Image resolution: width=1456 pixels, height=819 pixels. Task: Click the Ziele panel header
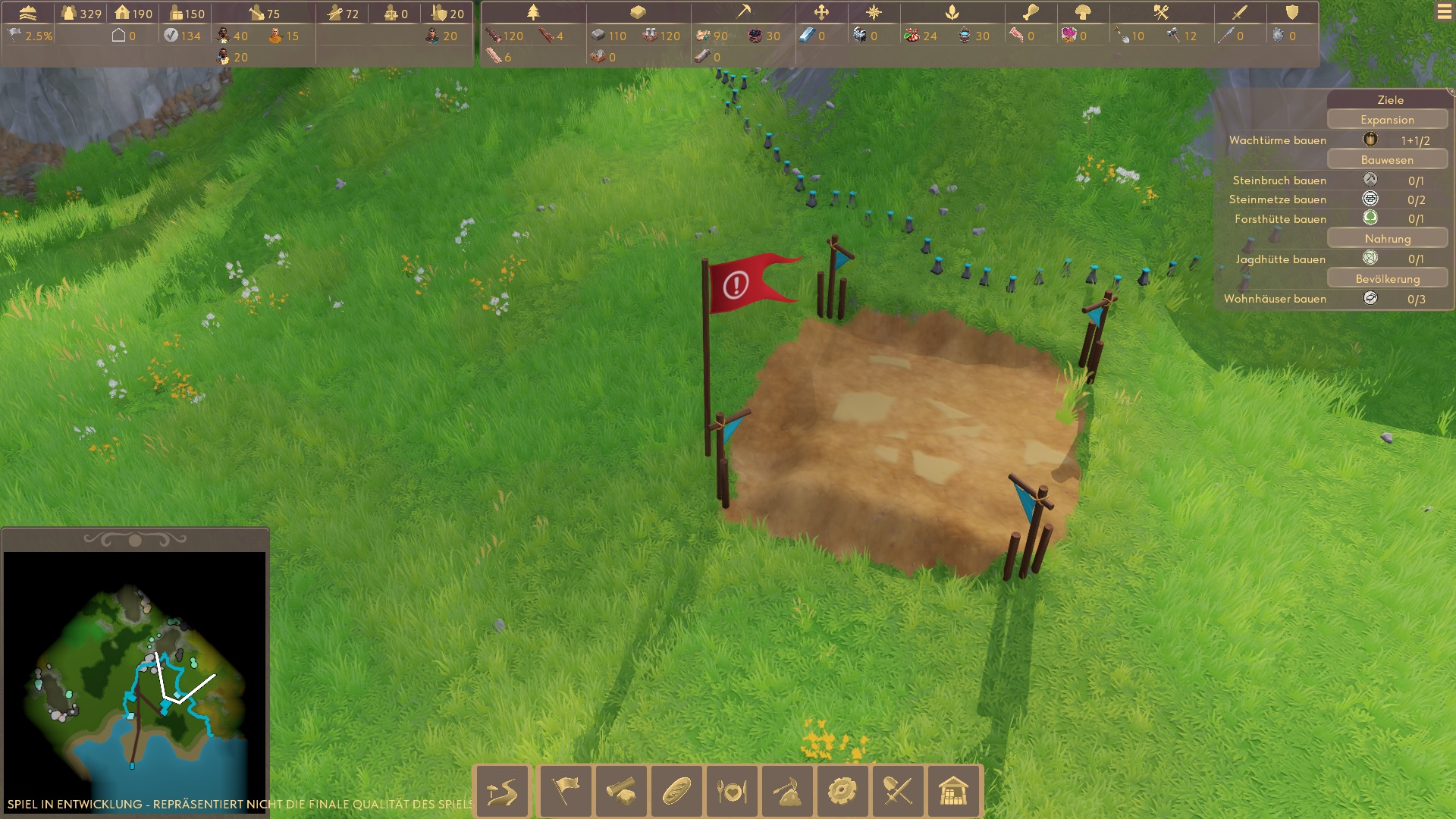(1390, 99)
